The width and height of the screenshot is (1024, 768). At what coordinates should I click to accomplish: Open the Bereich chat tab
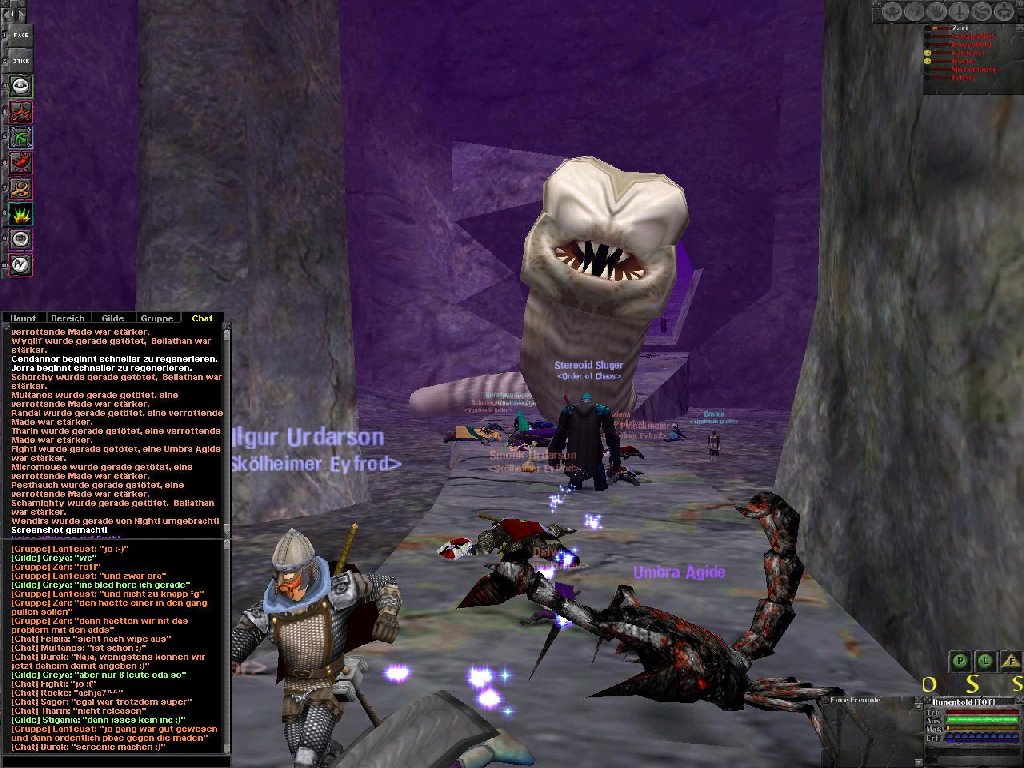click(67, 318)
